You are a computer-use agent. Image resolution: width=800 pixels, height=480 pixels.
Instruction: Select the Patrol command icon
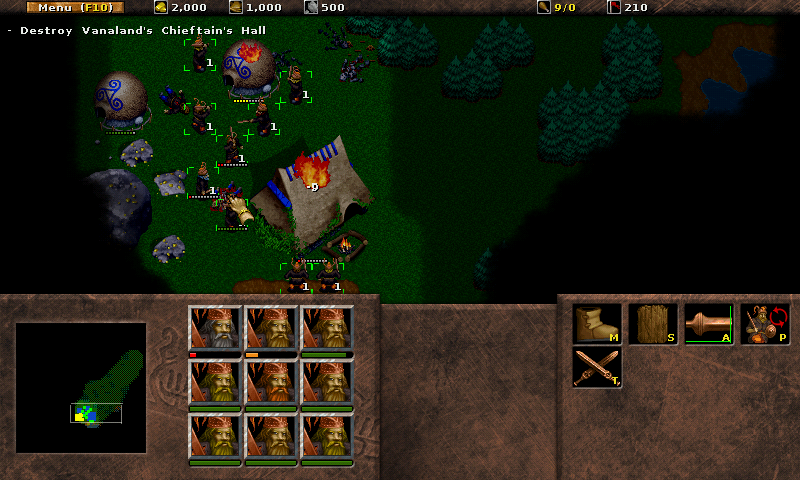click(x=765, y=324)
